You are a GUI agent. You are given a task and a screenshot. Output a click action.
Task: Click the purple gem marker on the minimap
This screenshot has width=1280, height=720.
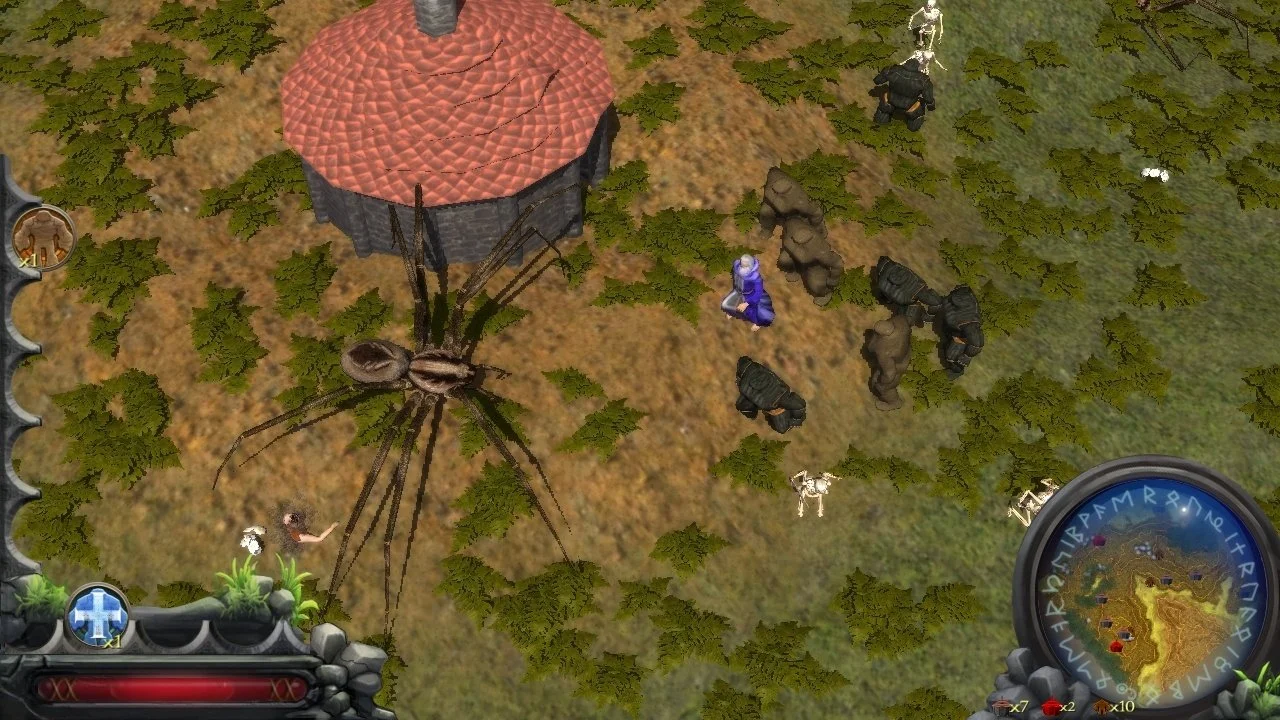click(1098, 540)
